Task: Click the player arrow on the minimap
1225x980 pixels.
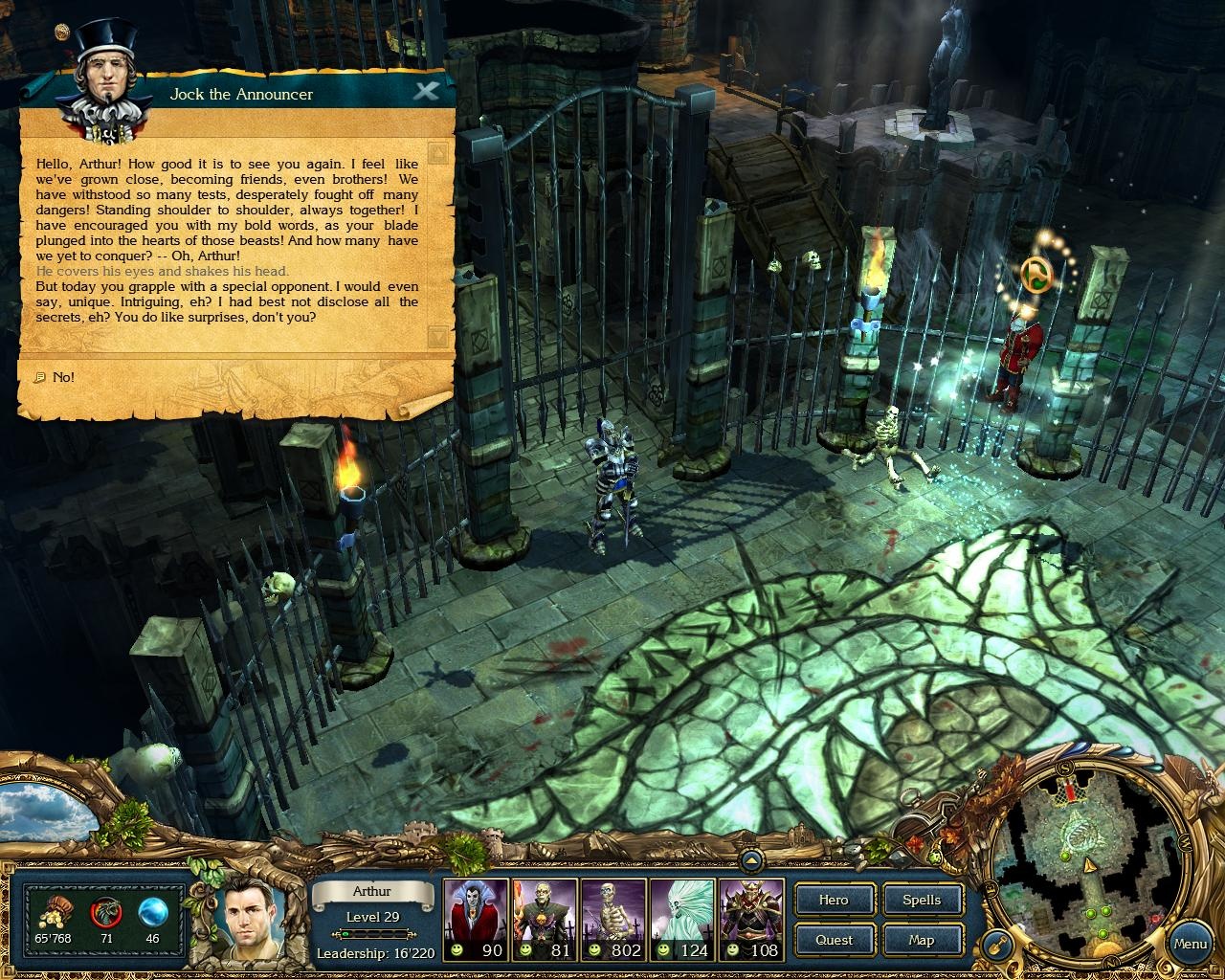Action: click(x=1091, y=864)
